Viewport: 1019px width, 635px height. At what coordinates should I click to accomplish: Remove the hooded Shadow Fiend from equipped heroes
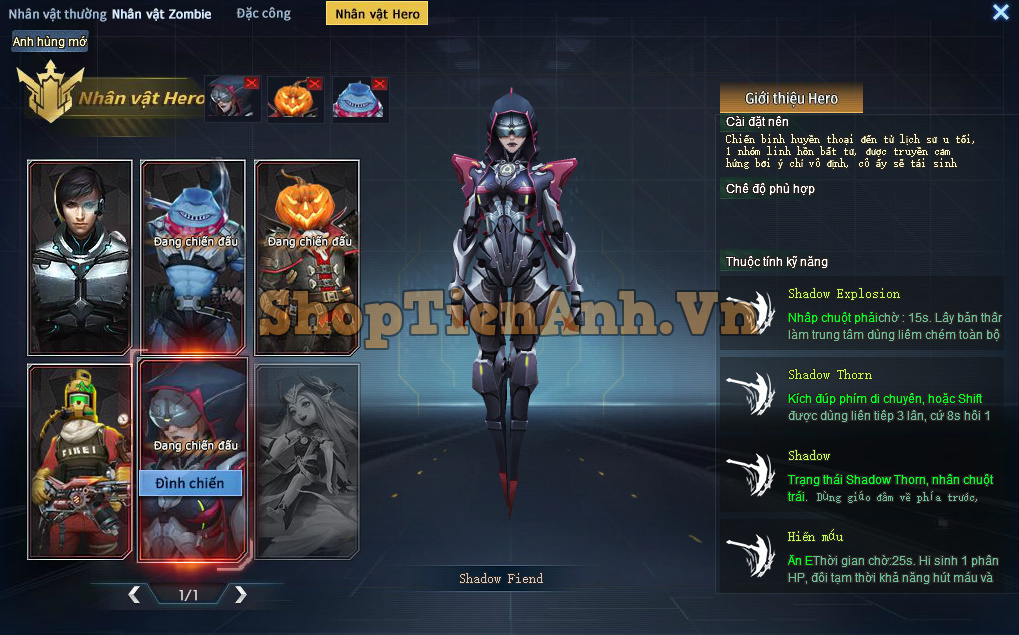(x=251, y=83)
